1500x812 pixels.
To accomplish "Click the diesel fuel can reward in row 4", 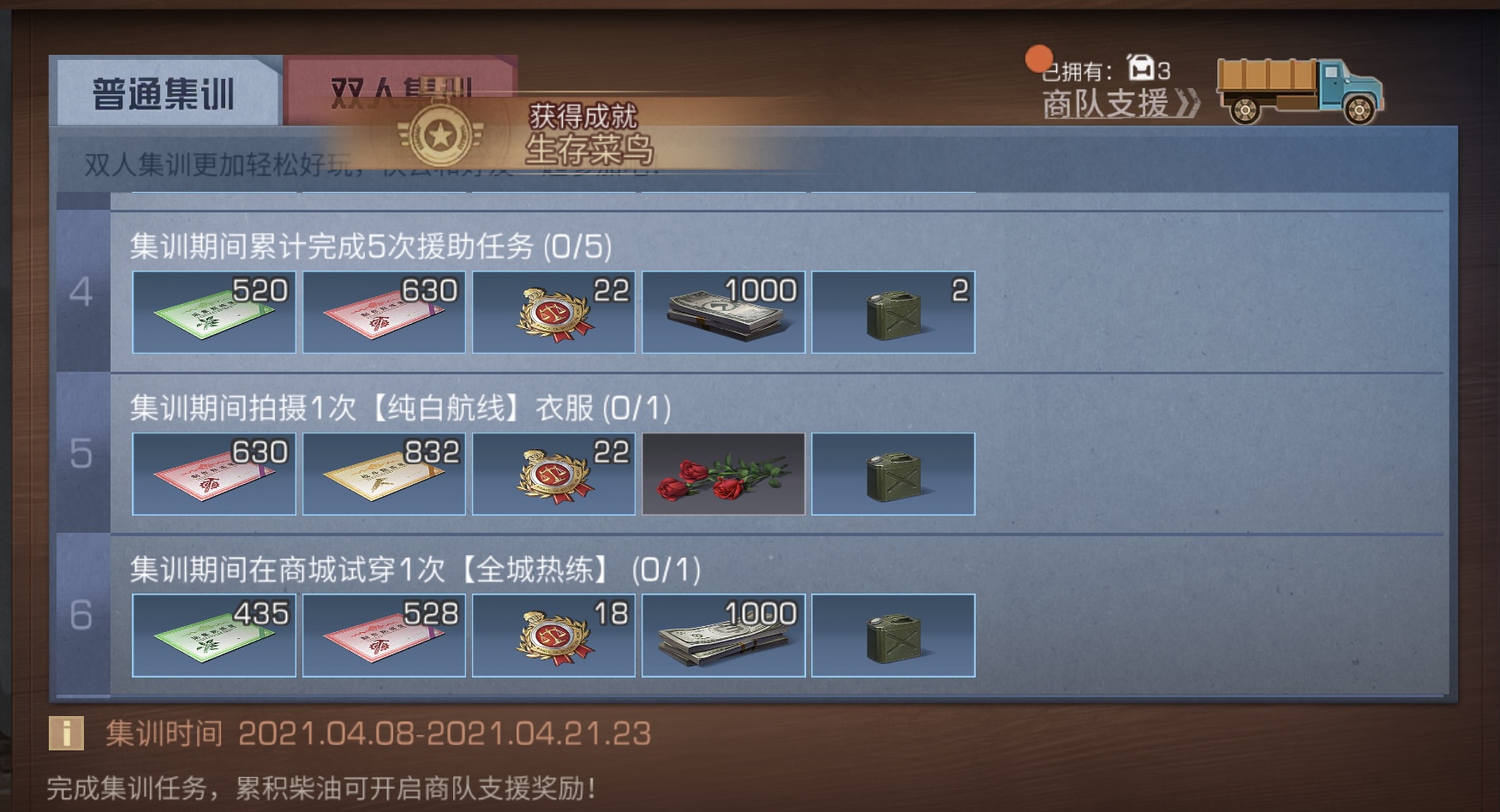I will 892,312.
